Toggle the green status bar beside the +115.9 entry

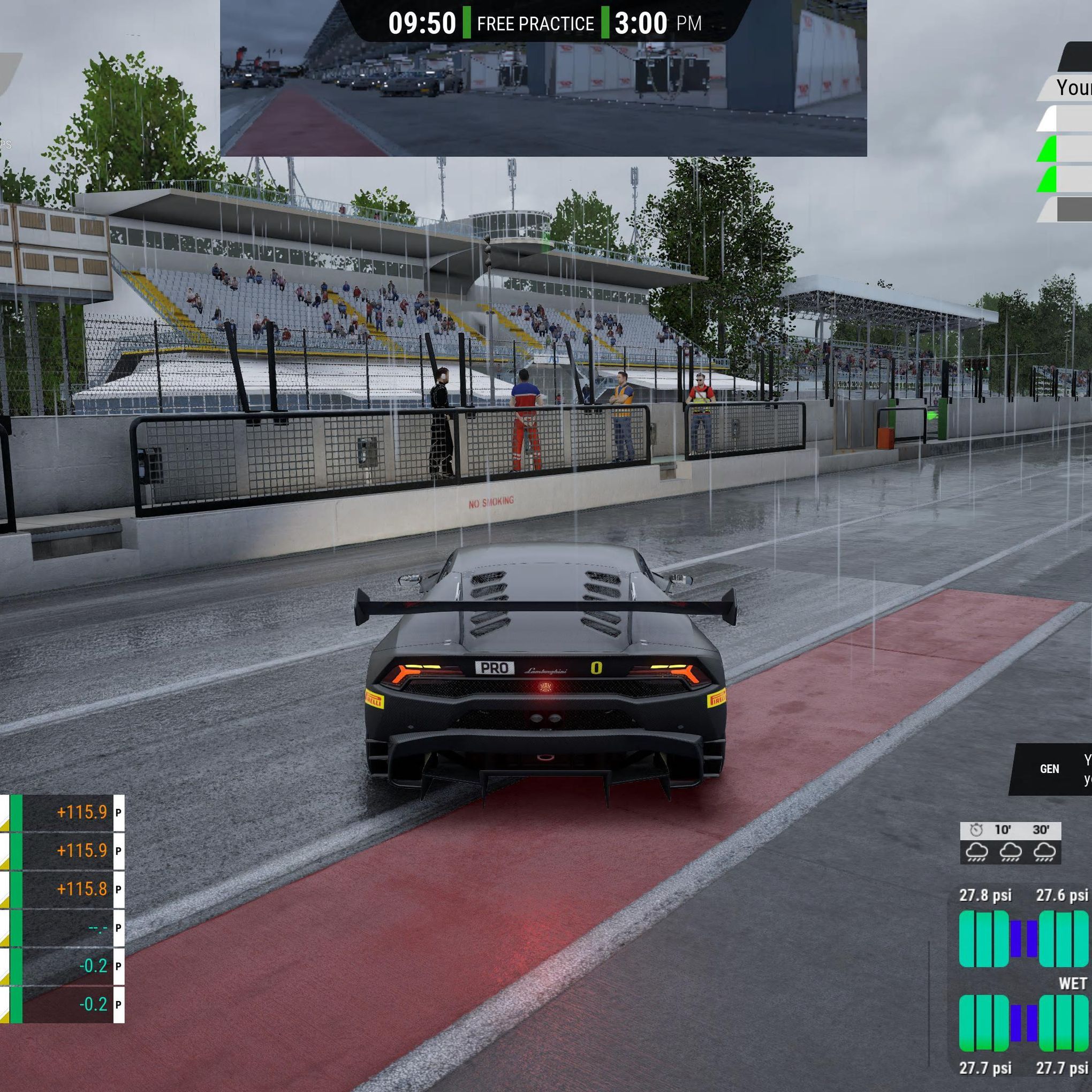(x=16, y=811)
